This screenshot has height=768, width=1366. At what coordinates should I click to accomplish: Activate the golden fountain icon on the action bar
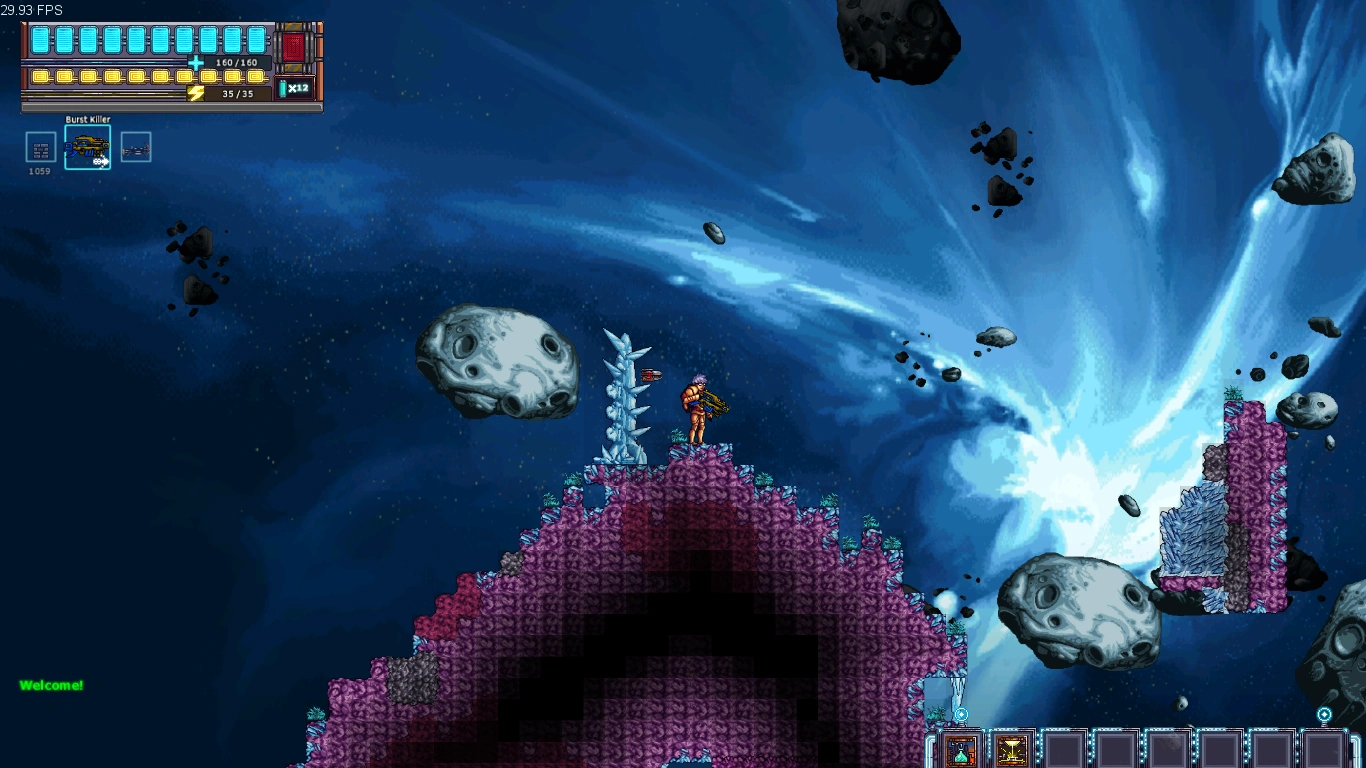click(x=1010, y=750)
